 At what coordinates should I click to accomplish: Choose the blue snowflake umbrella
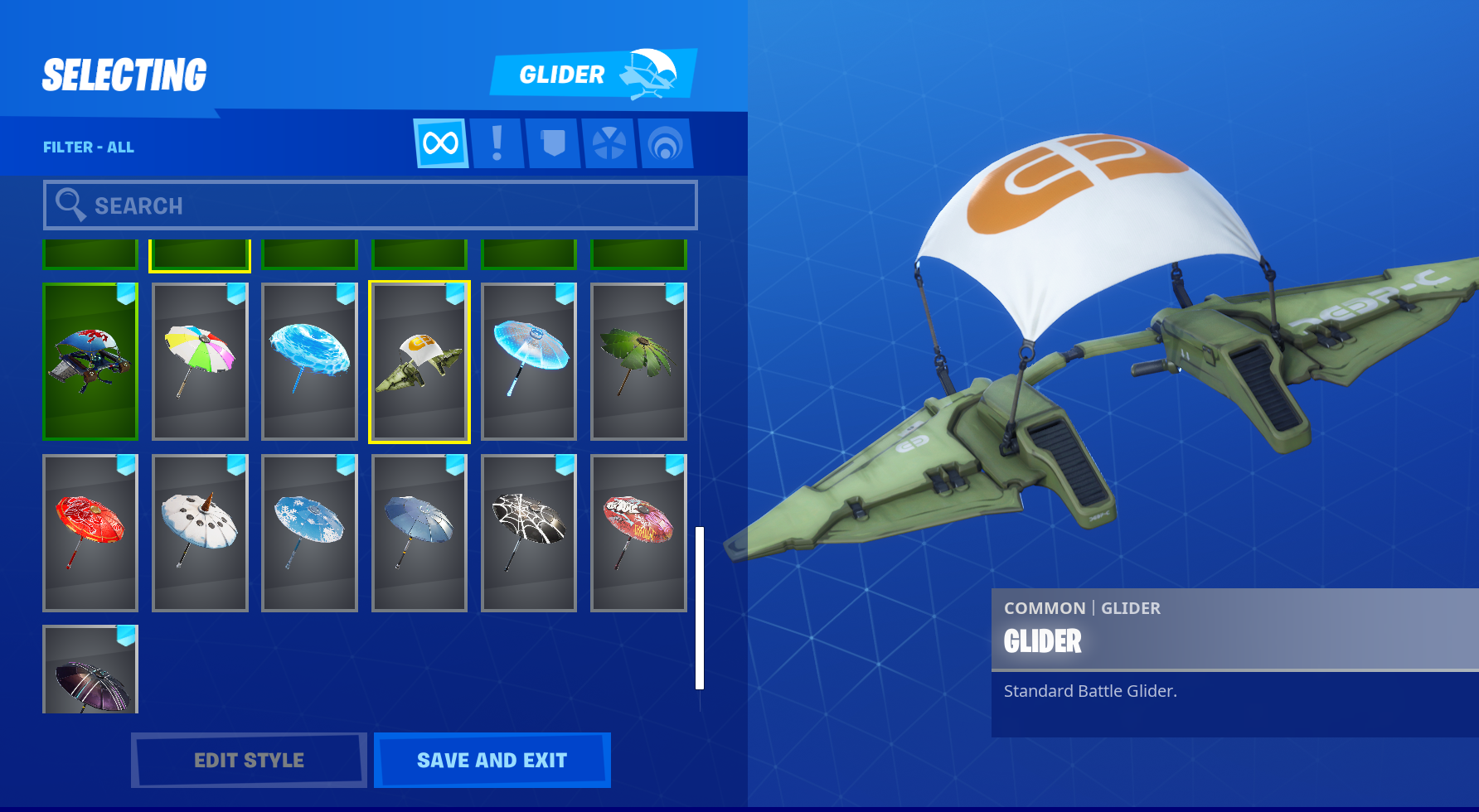[309, 533]
